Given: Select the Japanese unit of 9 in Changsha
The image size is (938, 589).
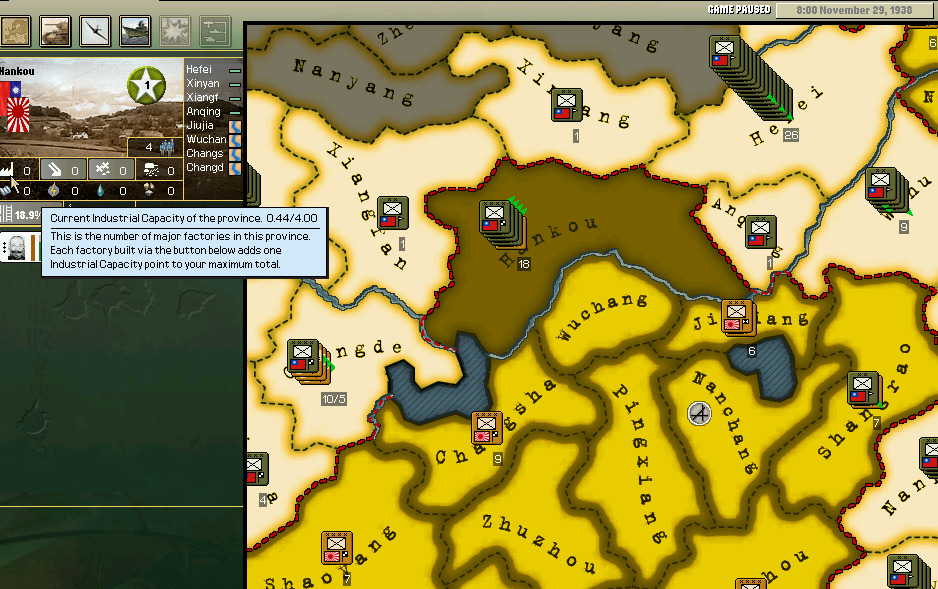Looking at the screenshot, I should coord(486,428).
